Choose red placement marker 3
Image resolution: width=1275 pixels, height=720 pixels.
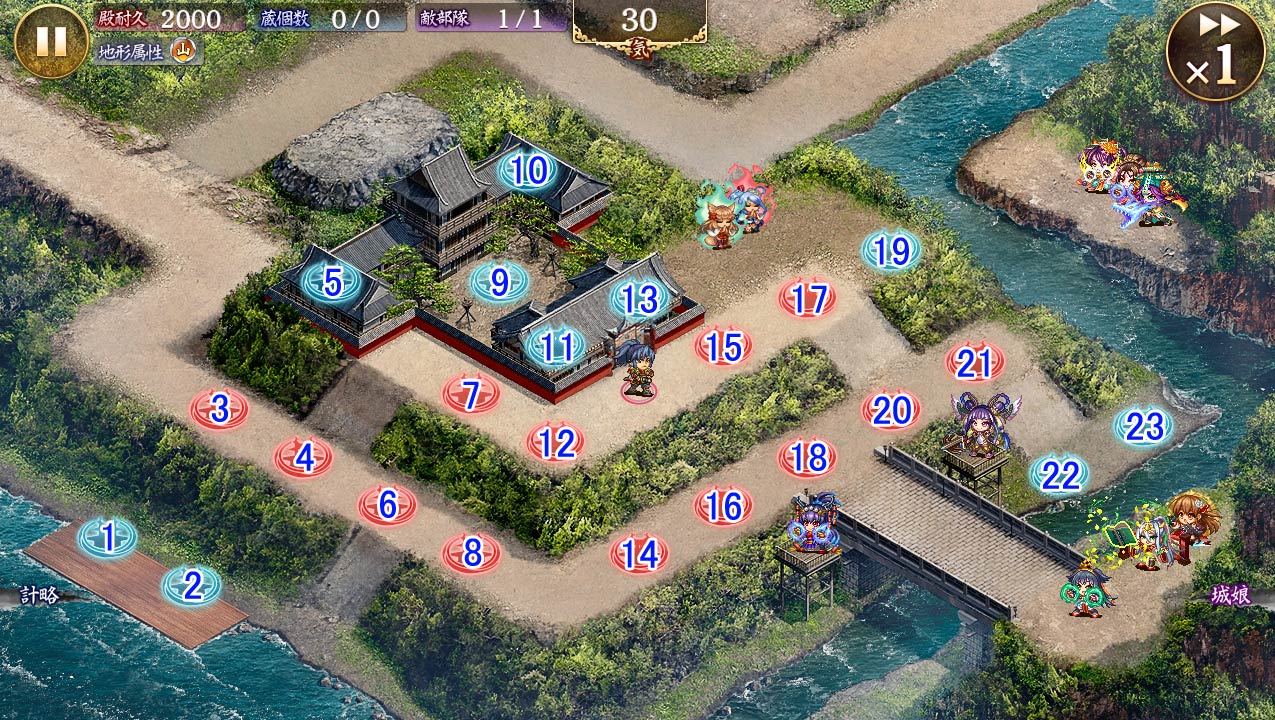220,408
